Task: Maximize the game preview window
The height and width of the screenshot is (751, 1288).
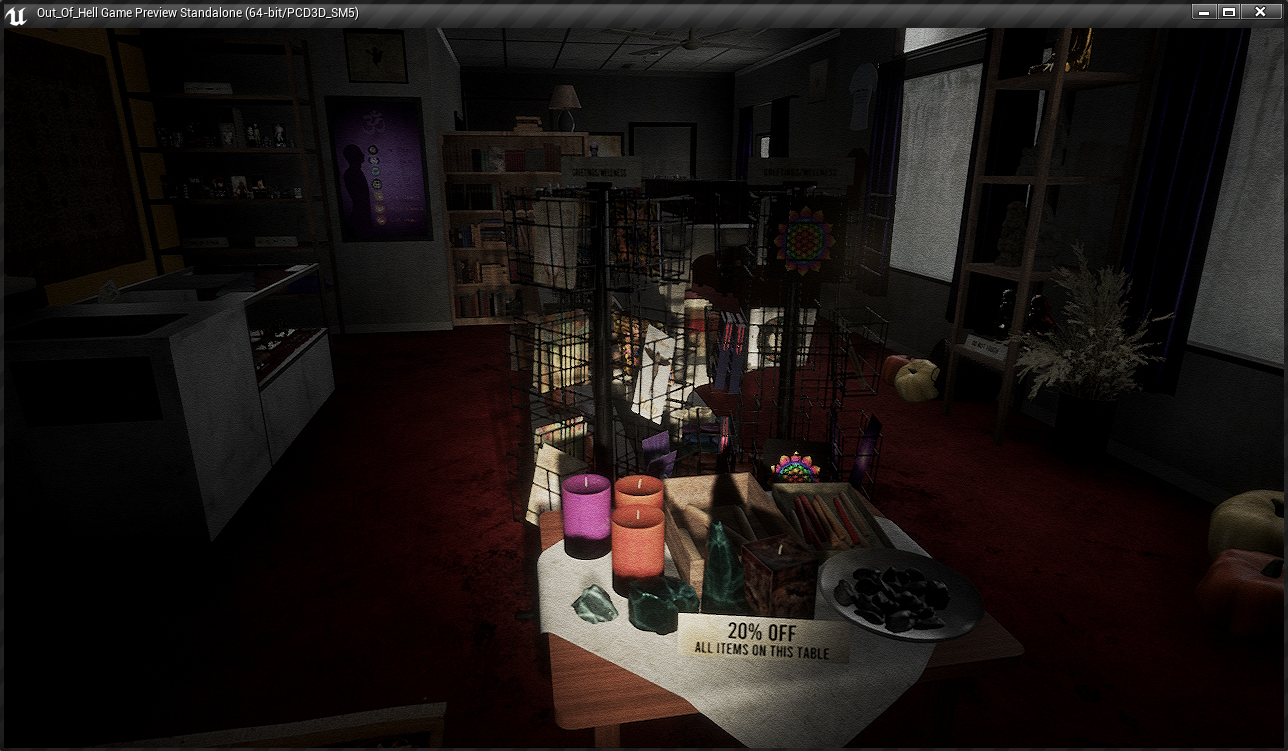Action: (1229, 12)
